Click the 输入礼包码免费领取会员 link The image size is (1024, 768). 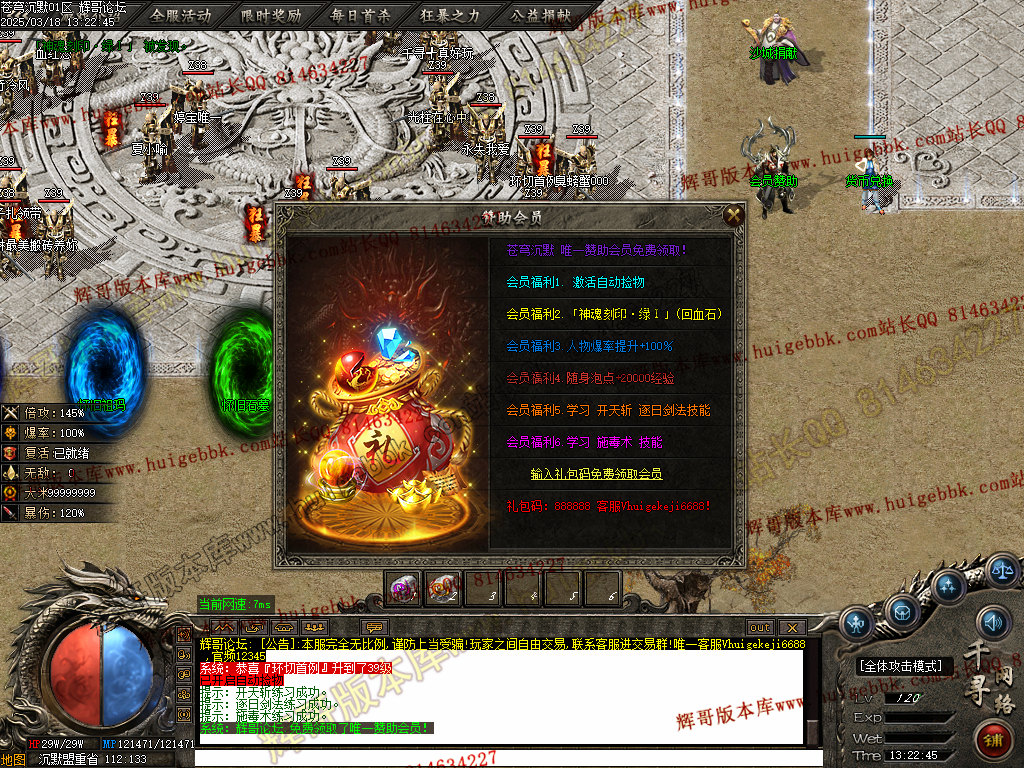(596, 473)
